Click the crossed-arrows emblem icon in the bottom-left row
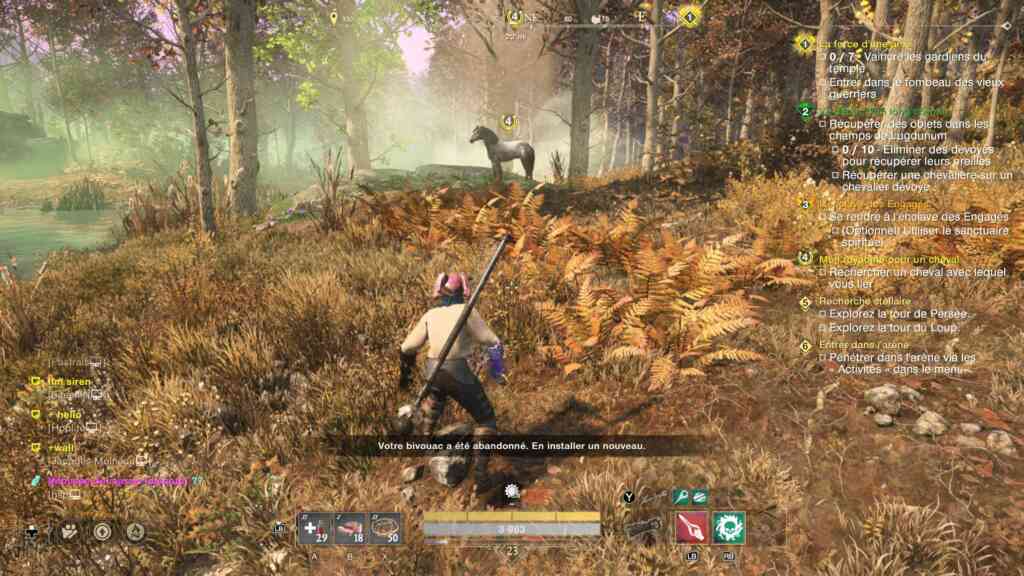The image size is (1024, 576). (x=69, y=532)
